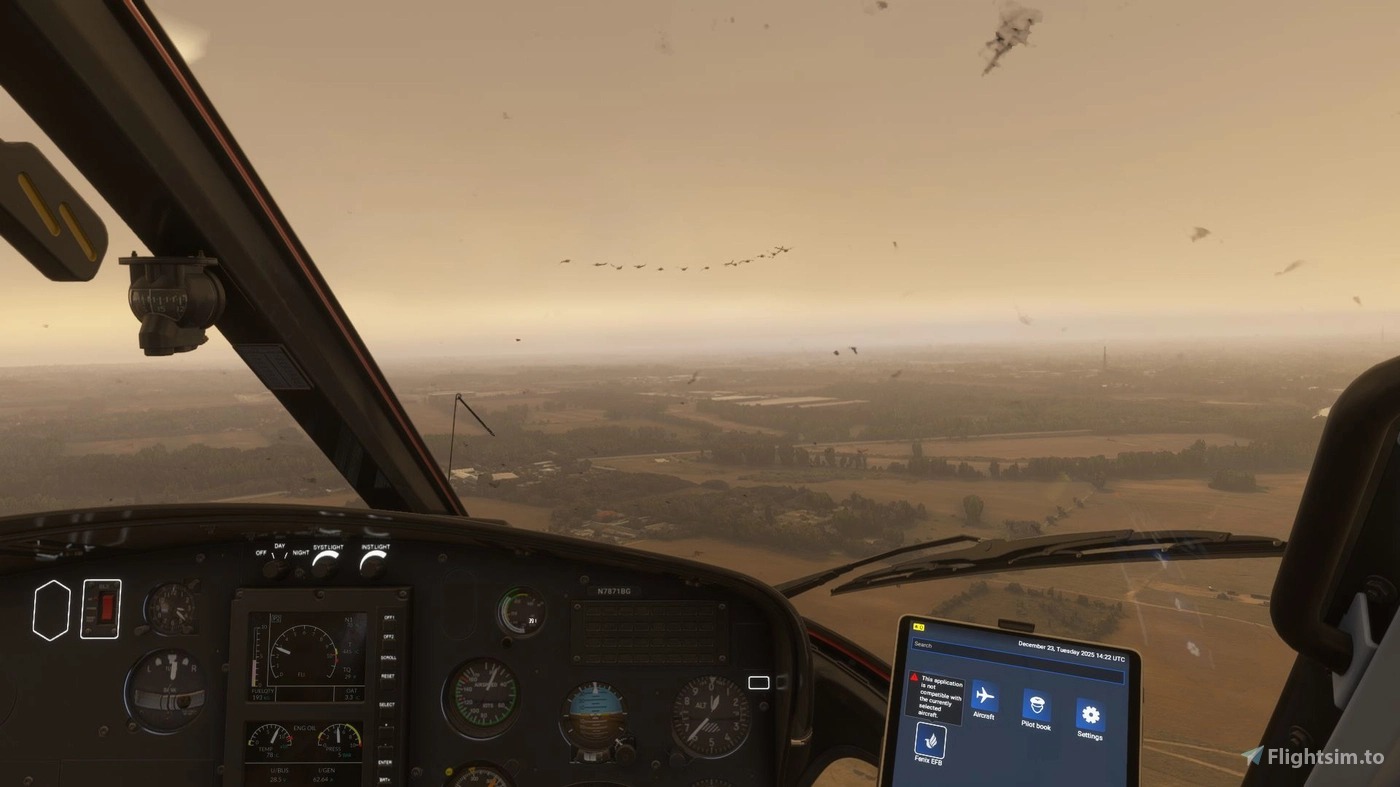Click the OFF1 button on the engine display

(x=388, y=618)
